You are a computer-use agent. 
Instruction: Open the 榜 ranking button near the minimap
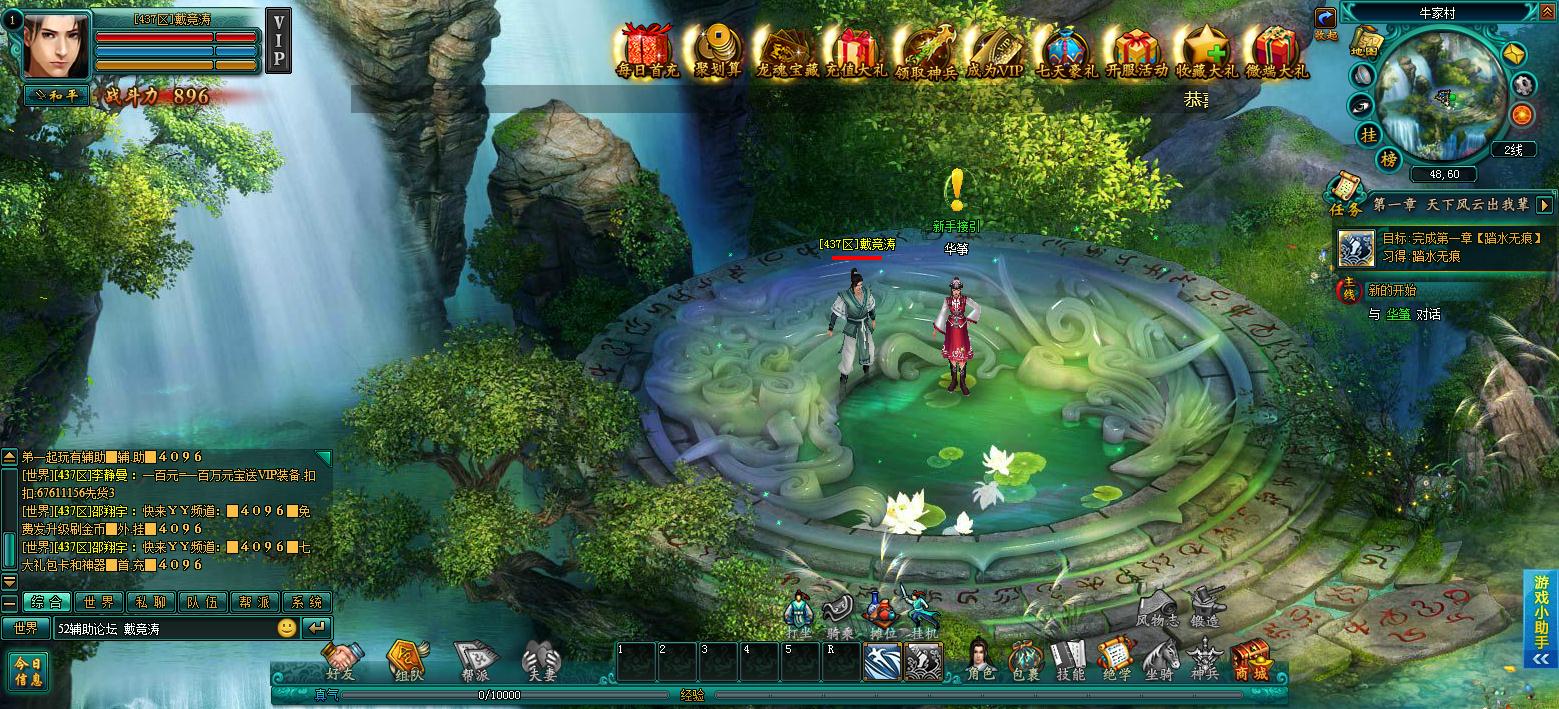tap(1389, 160)
